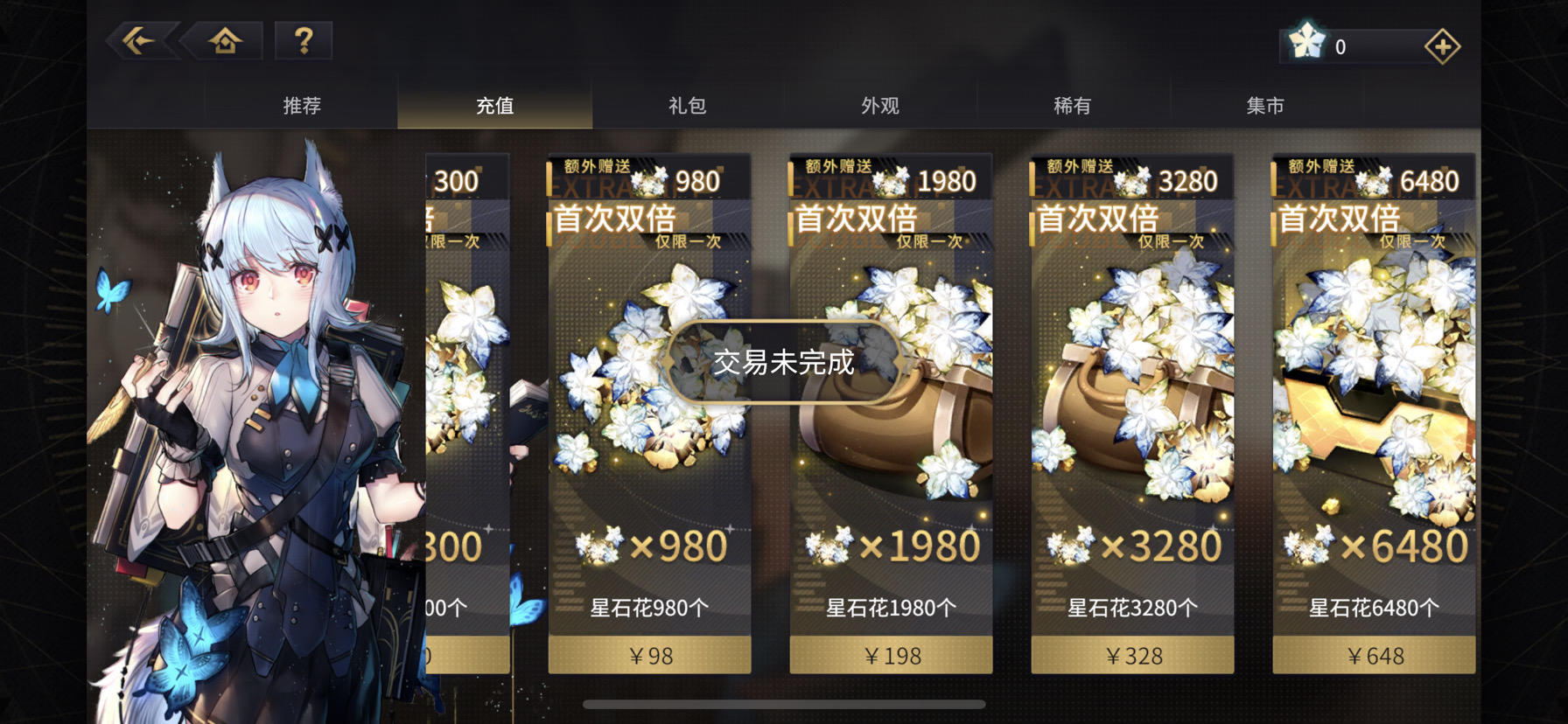
Task: Switch to the 集市 tab
Action: point(1264,104)
